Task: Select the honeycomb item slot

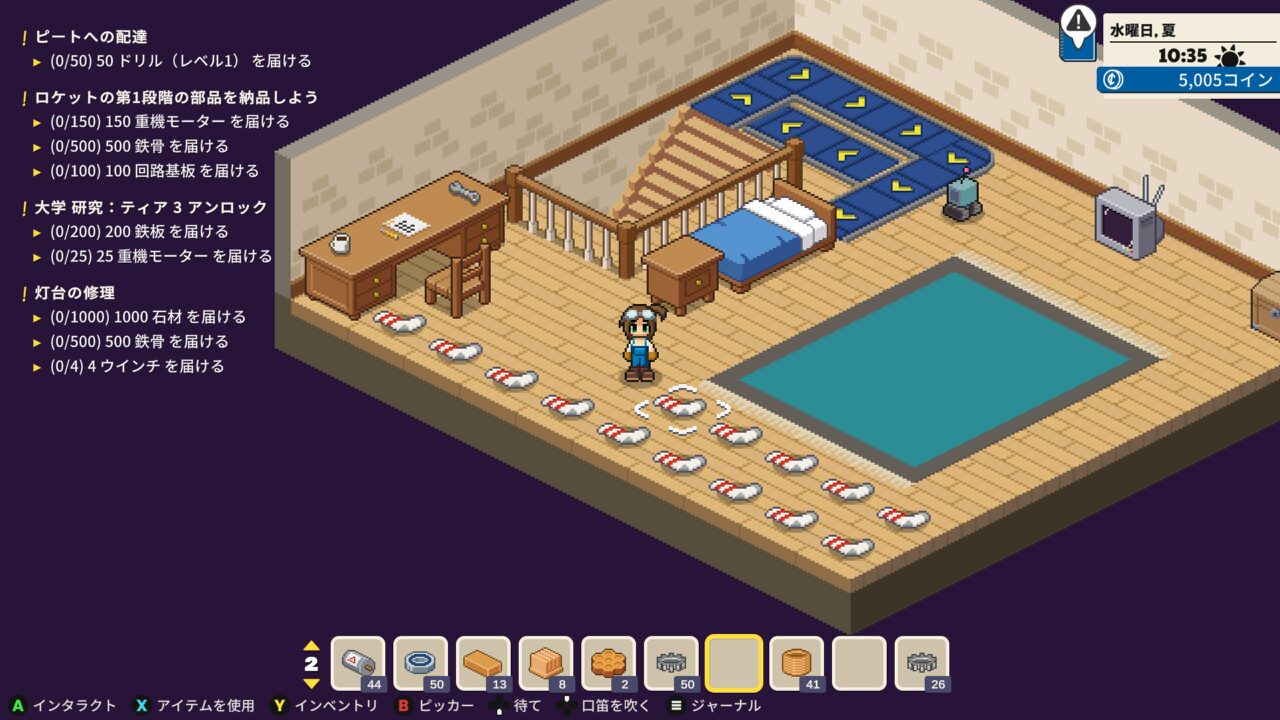Action: coord(608,663)
